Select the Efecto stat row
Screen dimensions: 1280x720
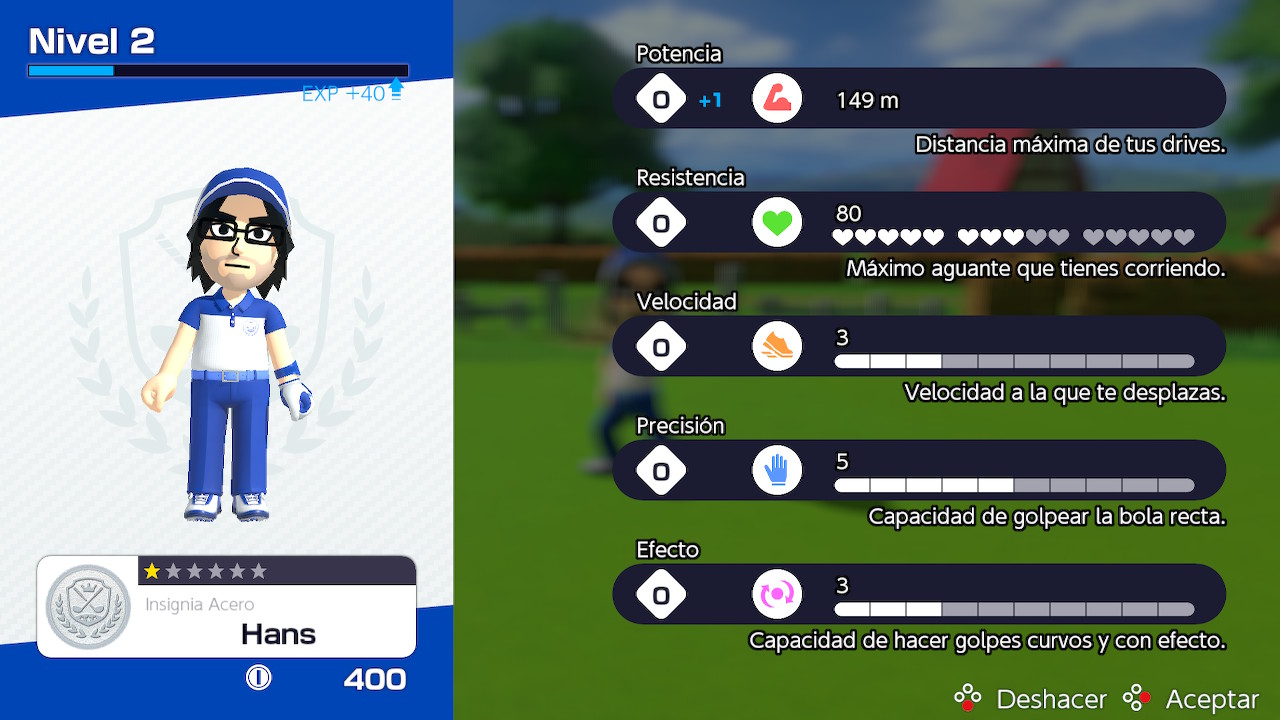tap(918, 594)
